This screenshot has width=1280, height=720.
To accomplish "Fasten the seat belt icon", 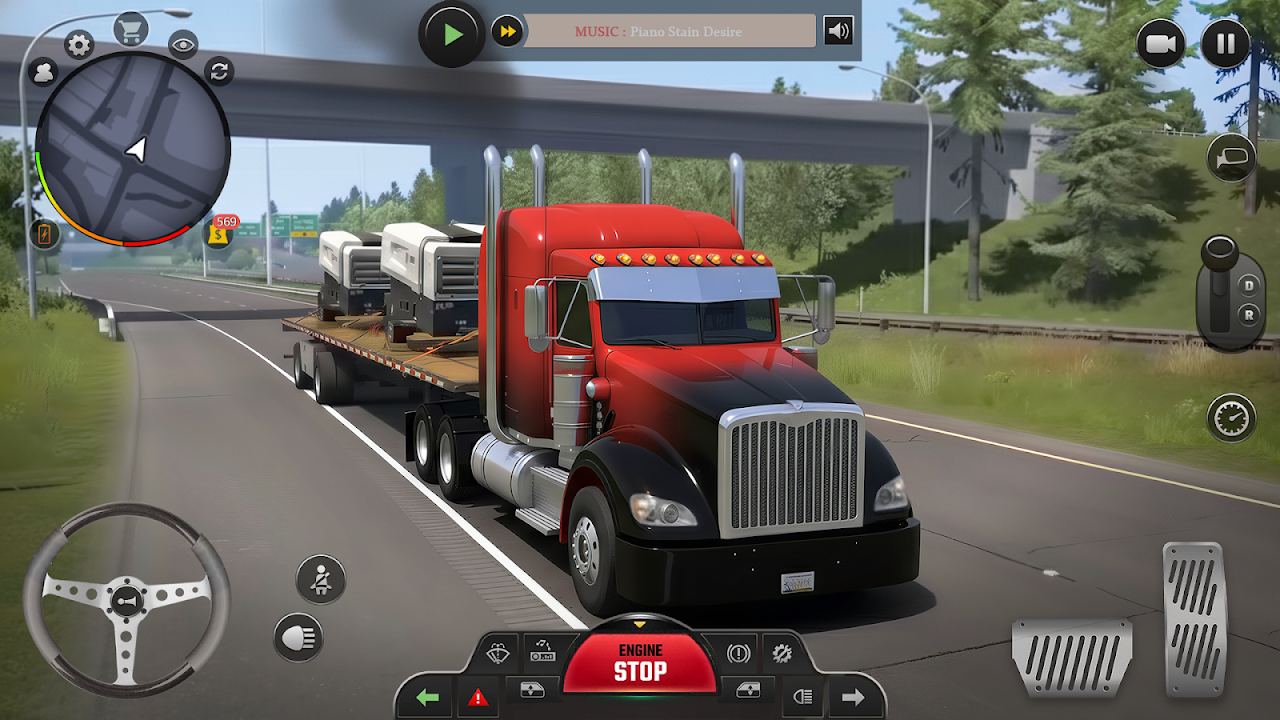I will (321, 579).
